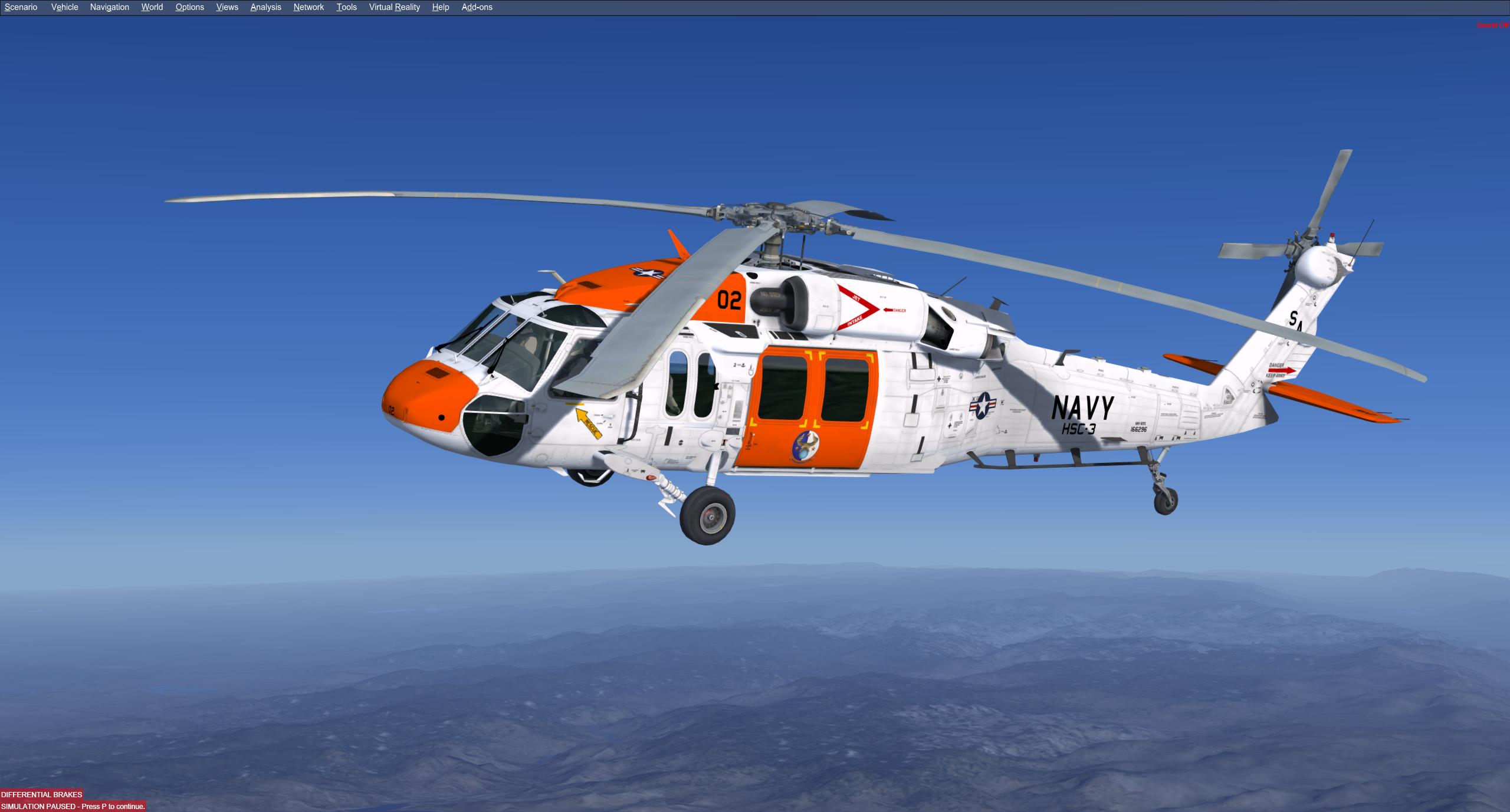Viewport: 1510px width, 812px height.
Task: Open the Network menu
Action: [x=308, y=7]
